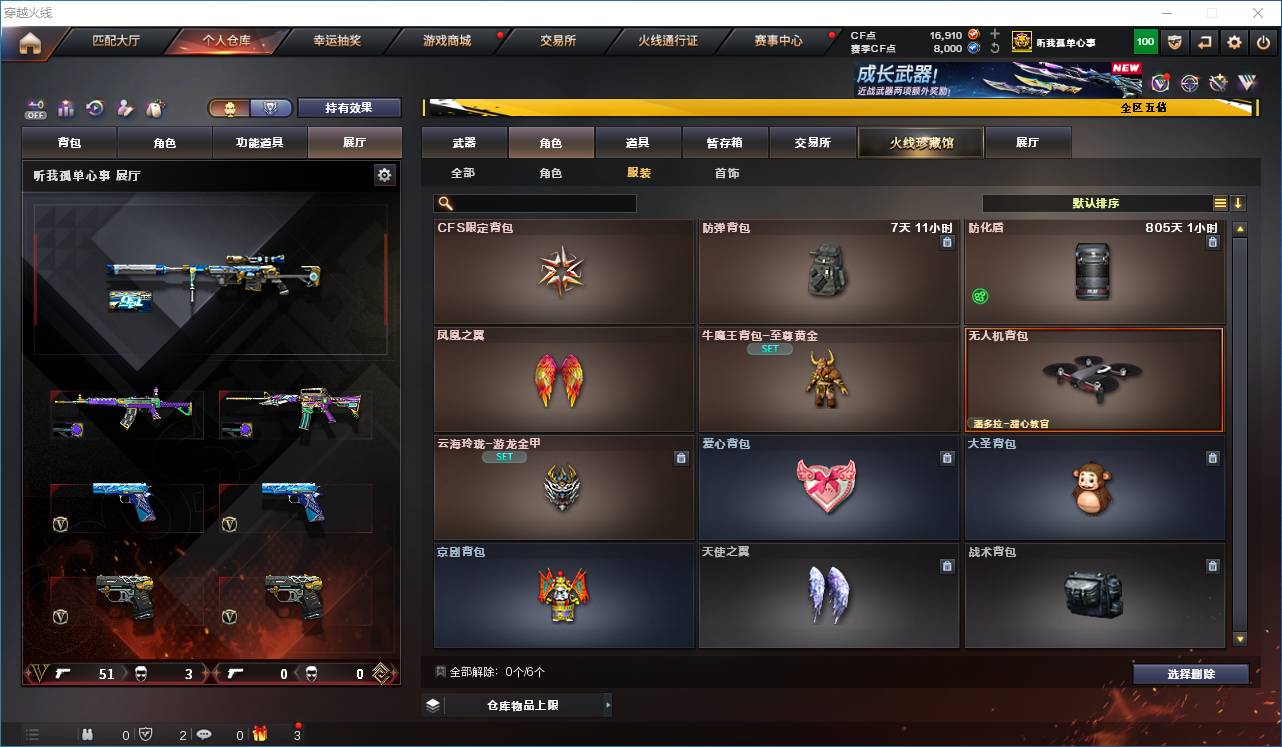This screenshot has width=1282, height=747.
Task: Expand the 仓库物品上限 arrow at the bottom
Action: point(608,705)
